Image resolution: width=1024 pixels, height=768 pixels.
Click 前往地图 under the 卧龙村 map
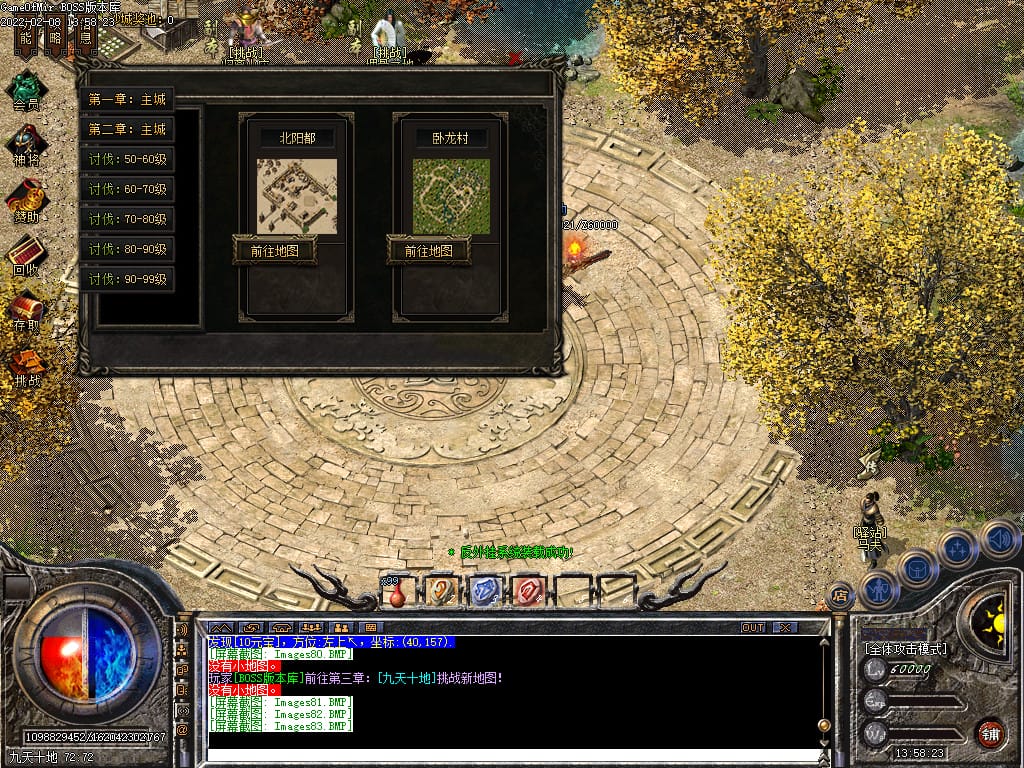pos(428,250)
